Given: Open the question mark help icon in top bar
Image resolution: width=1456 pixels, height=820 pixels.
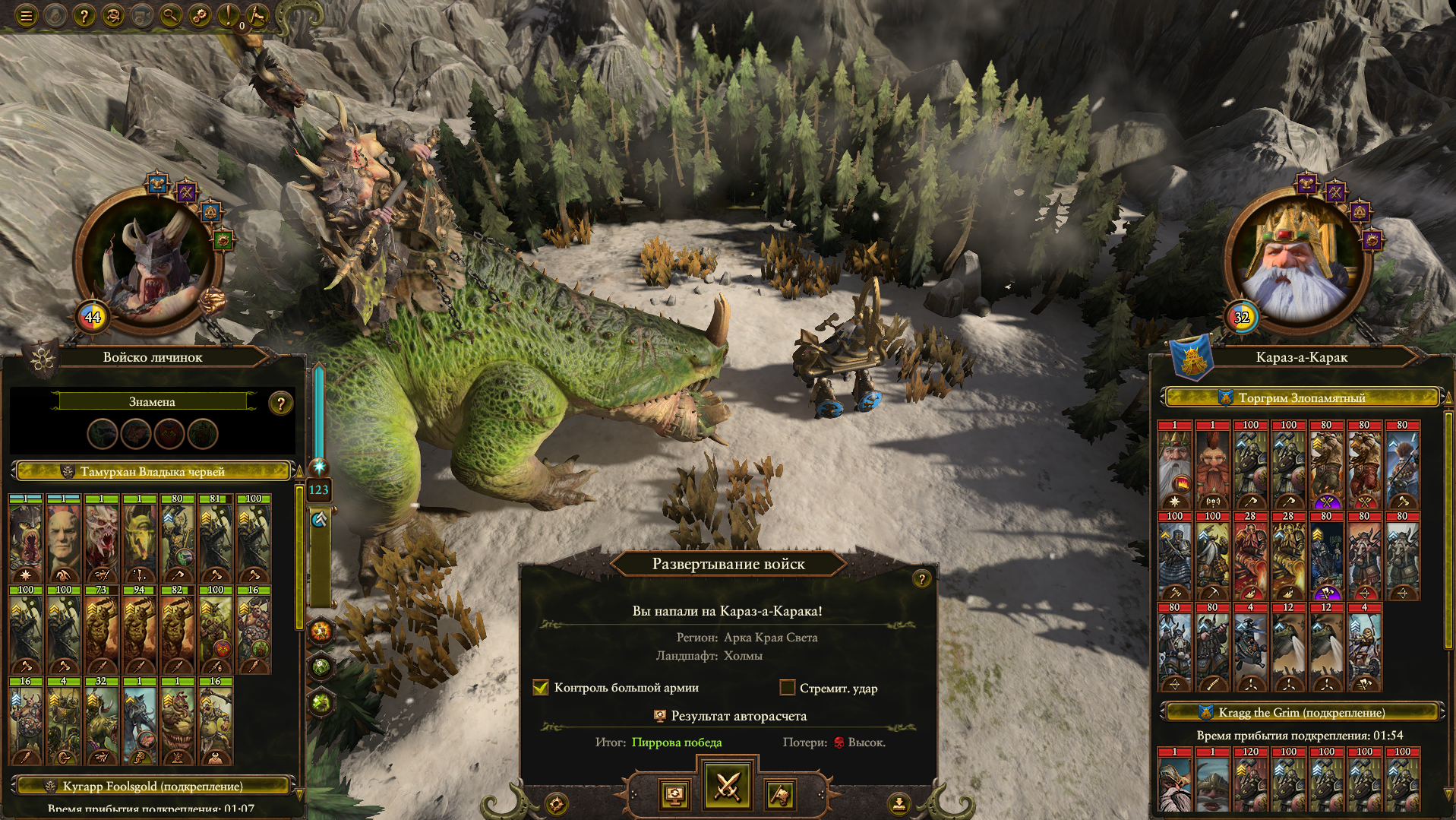Looking at the screenshot, I should 84,15.
